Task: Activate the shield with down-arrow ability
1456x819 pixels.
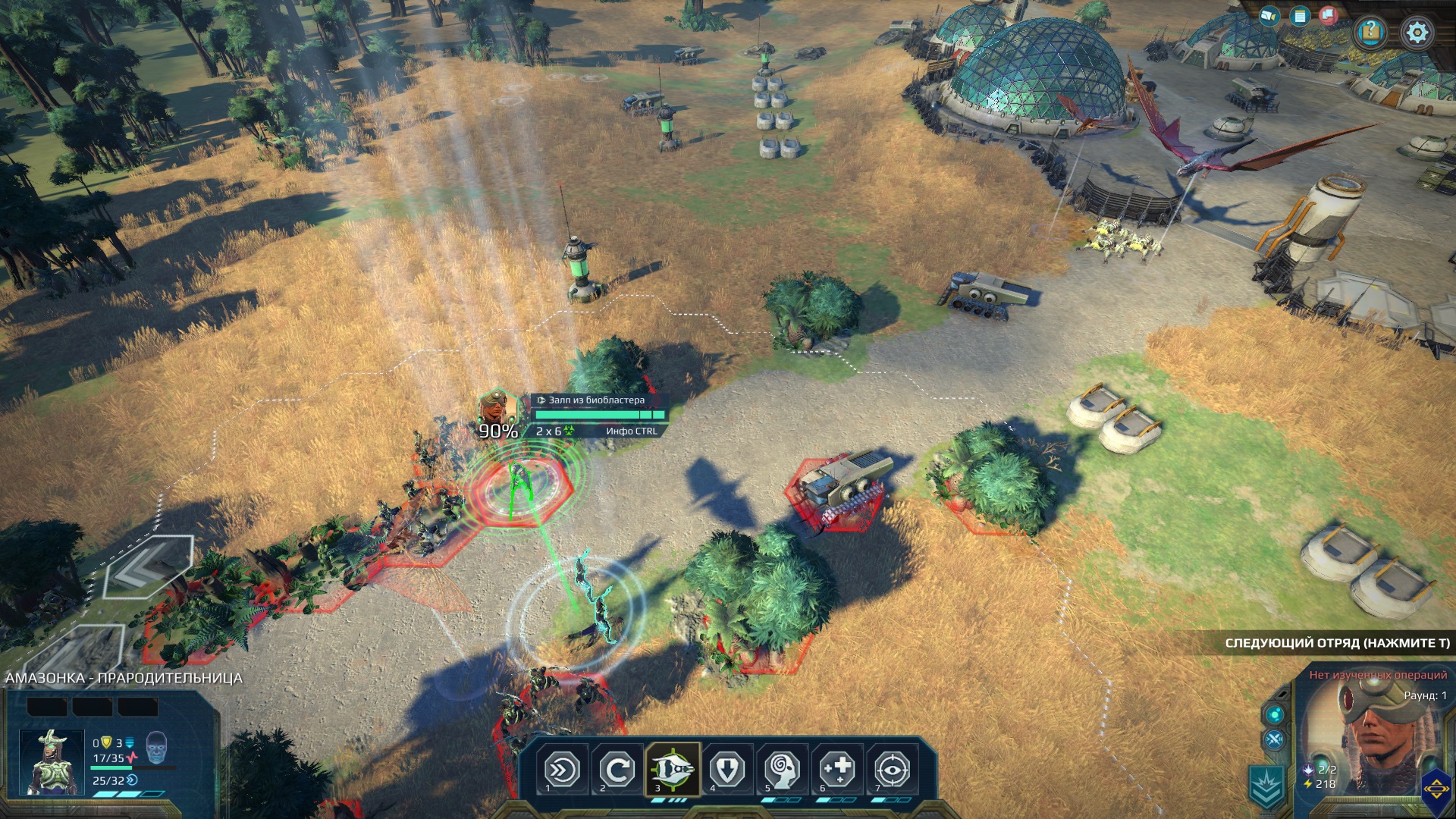Action: [727, 770]
